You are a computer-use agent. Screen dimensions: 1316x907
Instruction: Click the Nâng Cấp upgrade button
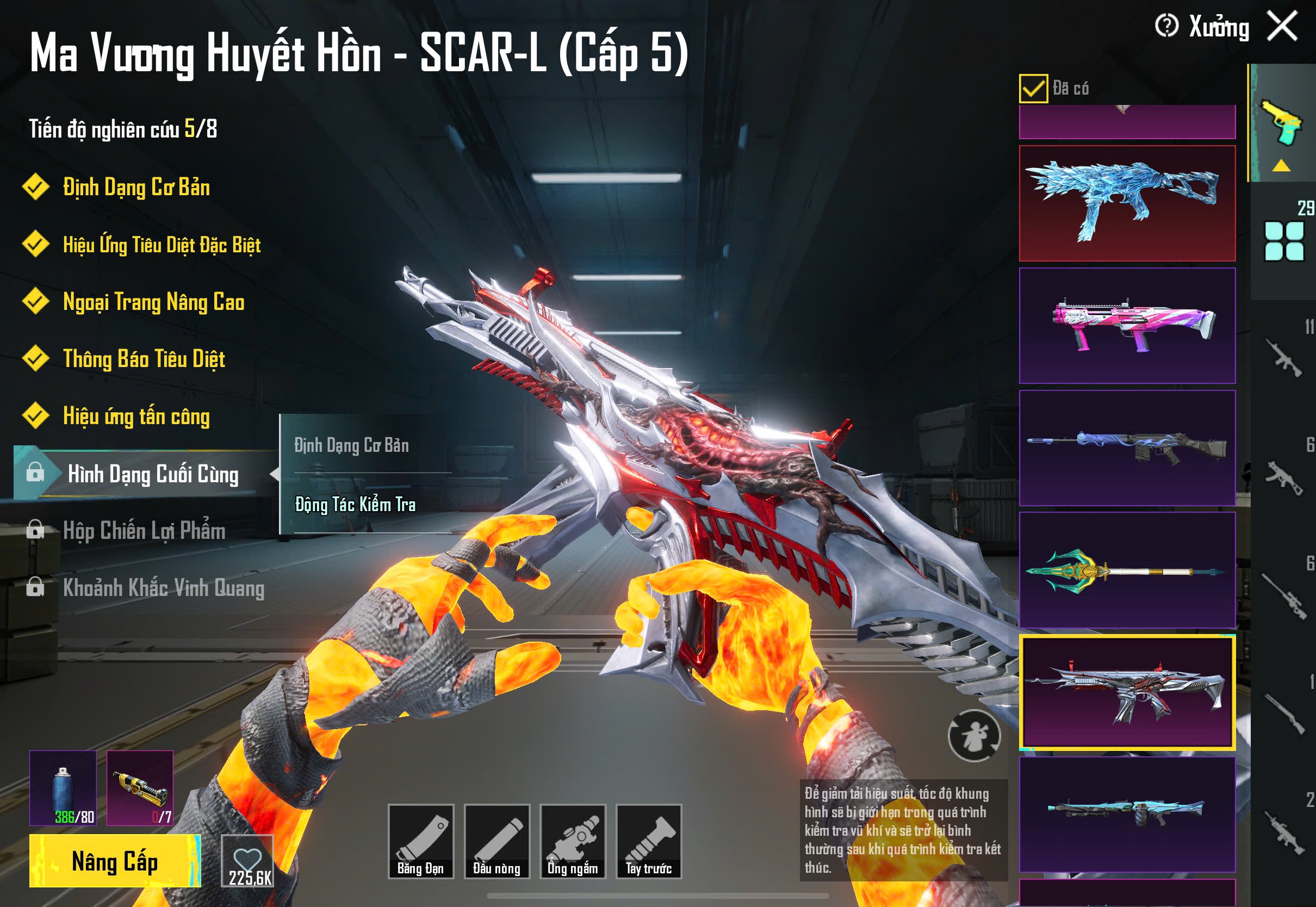pos(115,861)
